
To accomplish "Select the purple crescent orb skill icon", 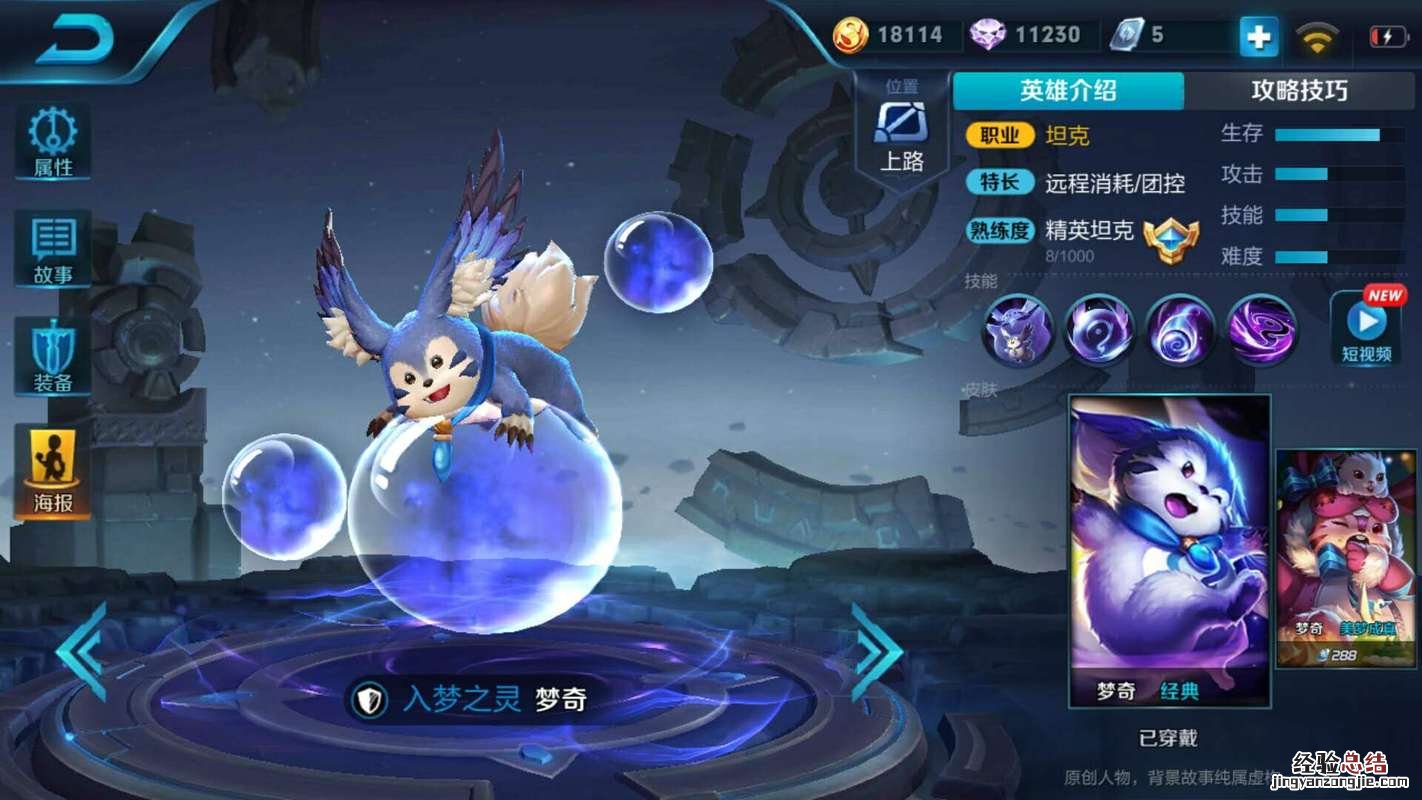I will [x=1099, y=329].
